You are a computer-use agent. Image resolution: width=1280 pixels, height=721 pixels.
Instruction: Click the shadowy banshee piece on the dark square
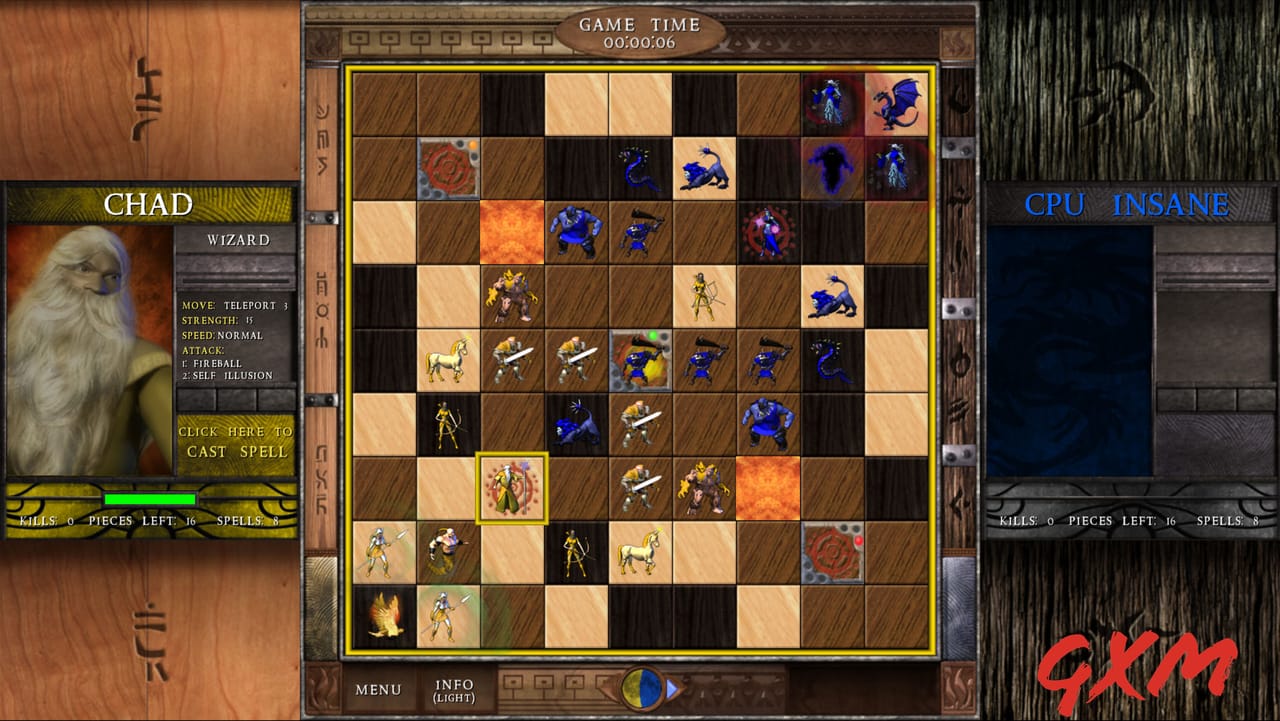pos(832,167)
